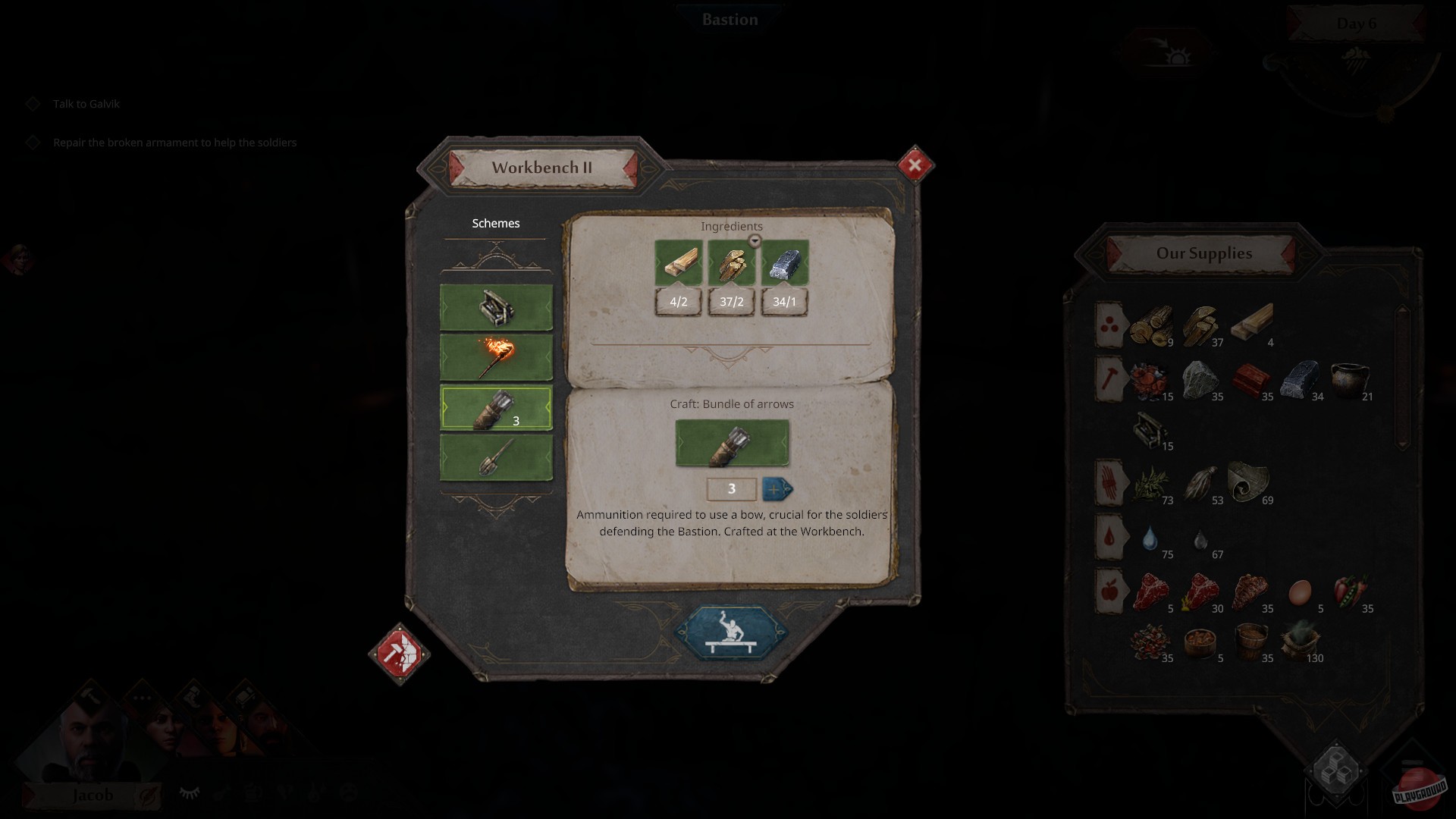
Task: Select the torch scheme
Action: click(496, 356)
